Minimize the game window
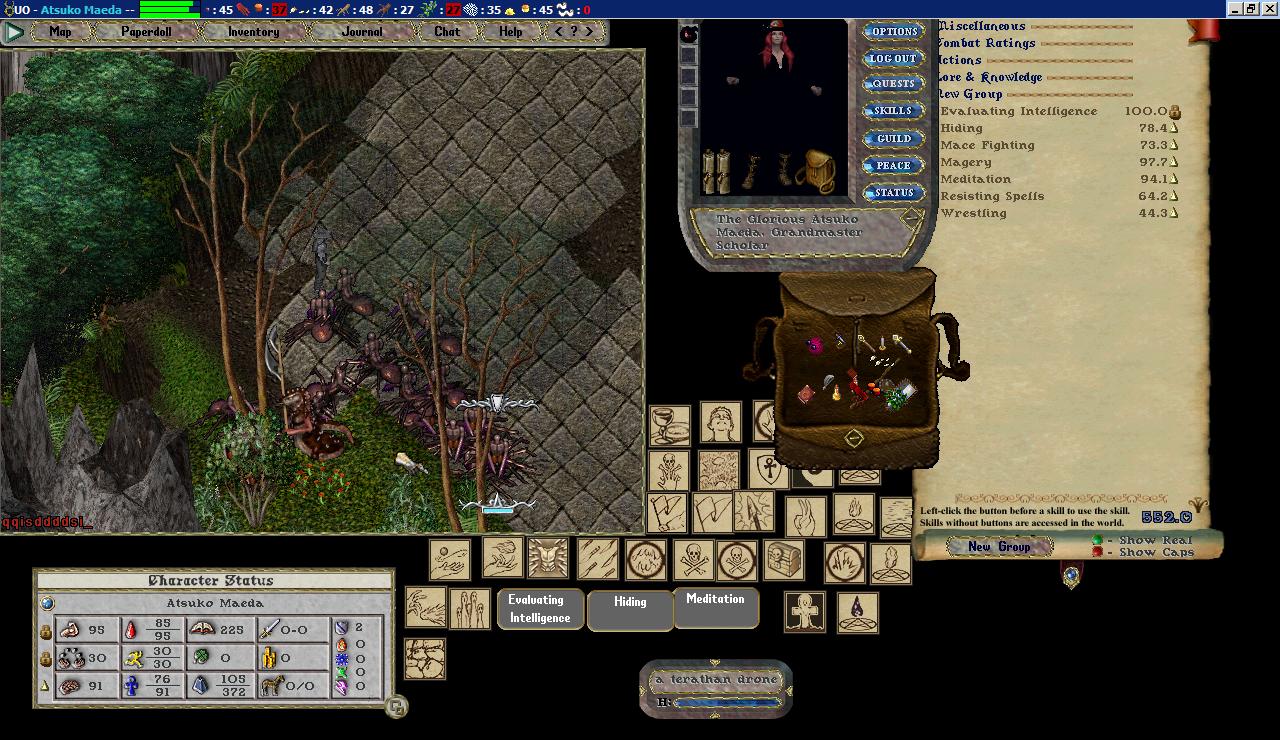The image size is (1280, 740). coord(1234,9)
